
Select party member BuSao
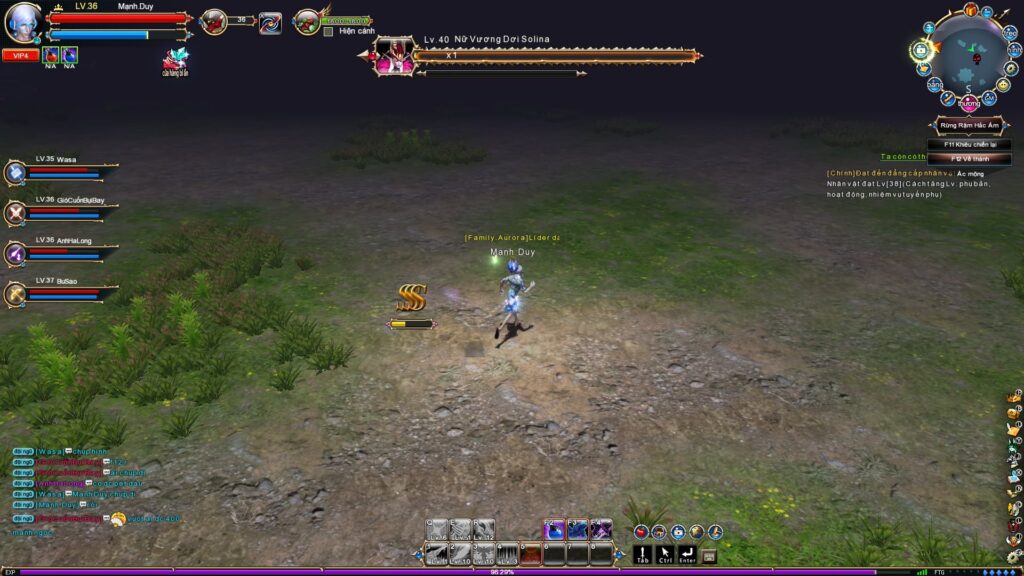click(17, 294)
